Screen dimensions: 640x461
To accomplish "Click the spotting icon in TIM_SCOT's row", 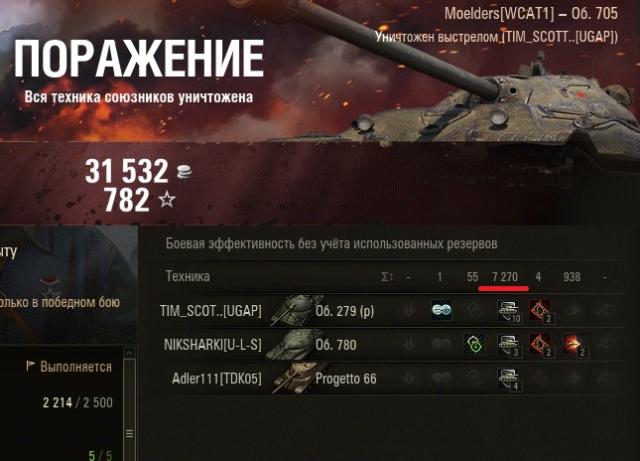I will click(x=440, y=310).
